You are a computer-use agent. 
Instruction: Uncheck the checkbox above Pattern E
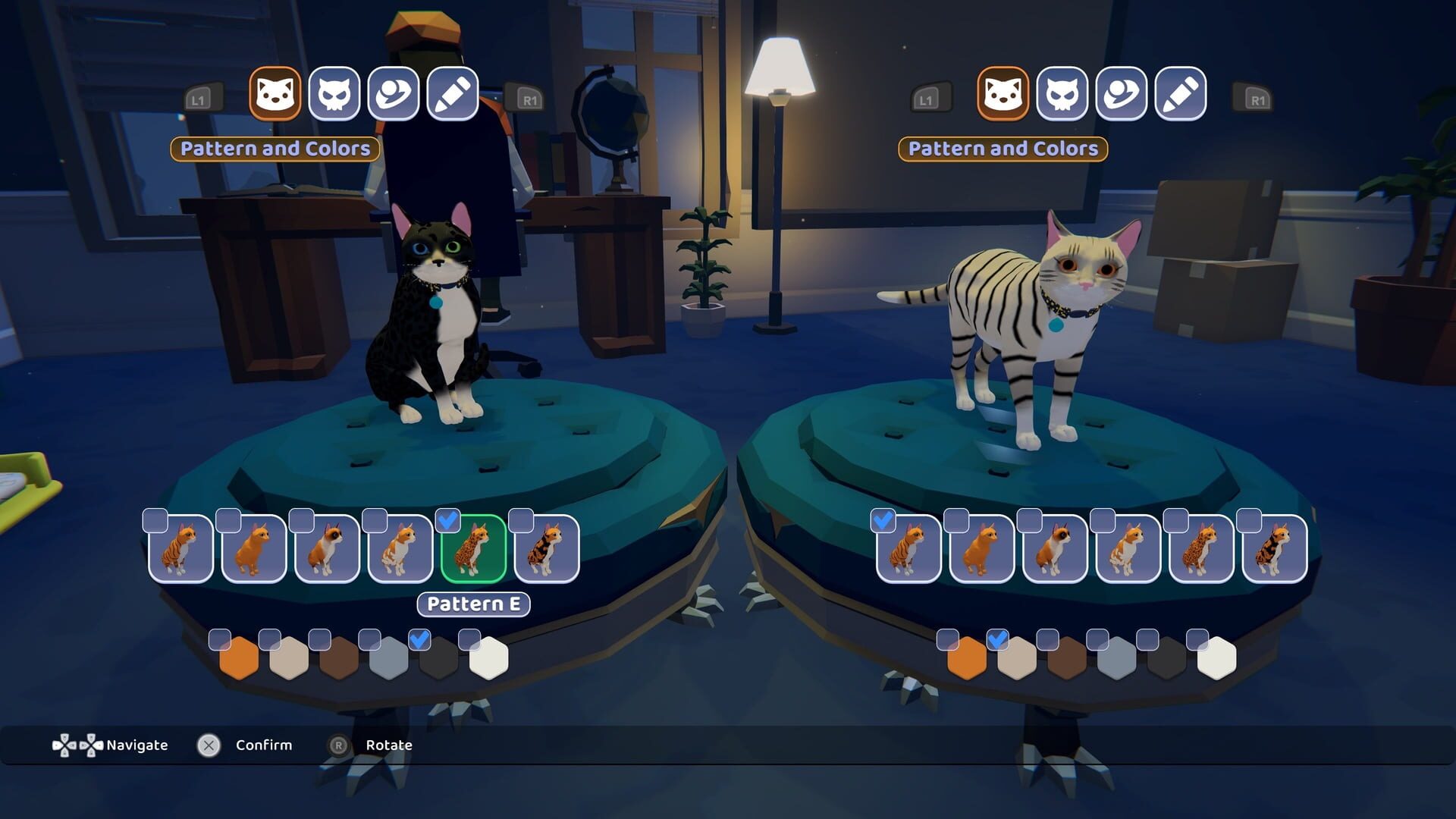(x=449, y=520)
